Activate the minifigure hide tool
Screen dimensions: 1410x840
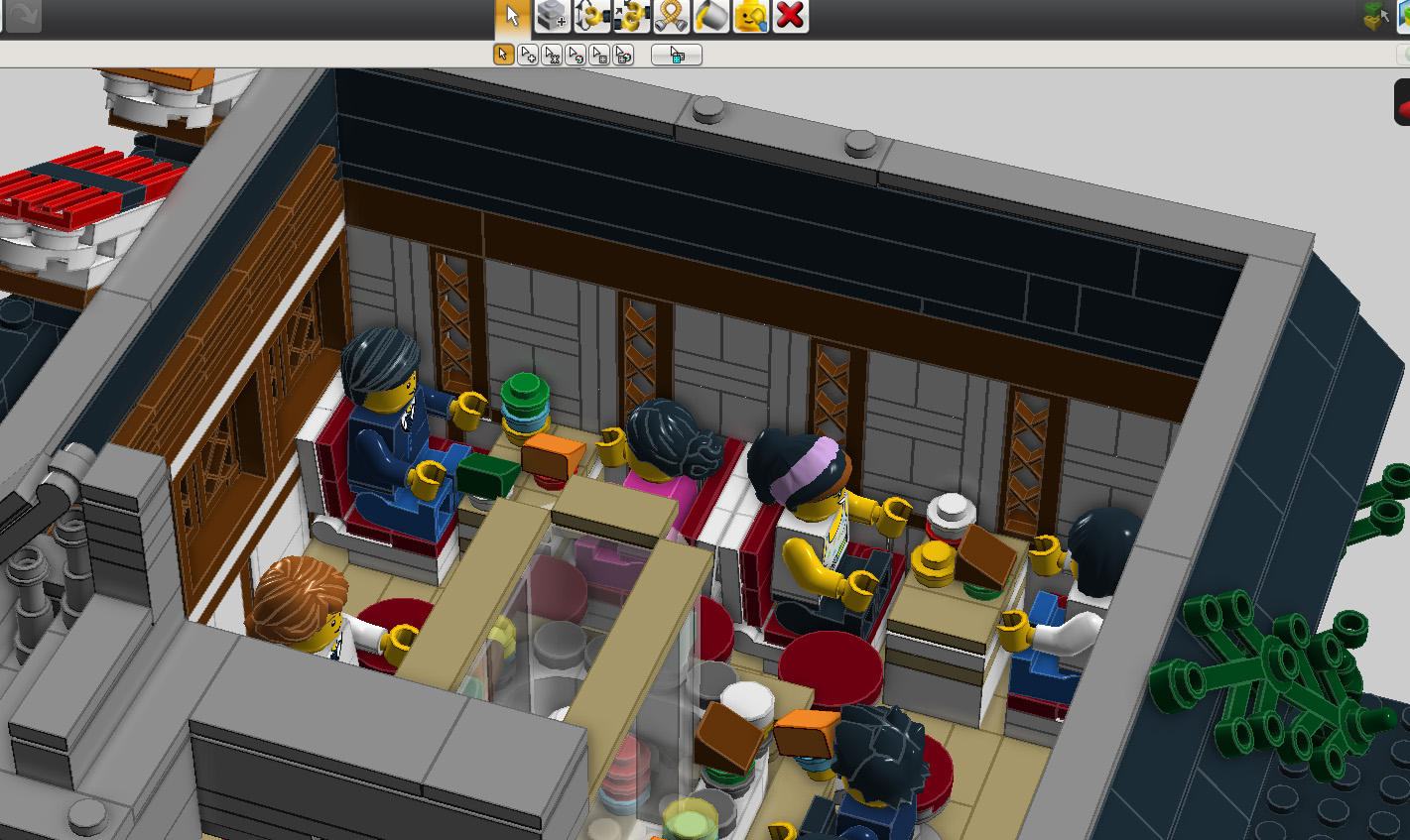click(x=751, y=16)
